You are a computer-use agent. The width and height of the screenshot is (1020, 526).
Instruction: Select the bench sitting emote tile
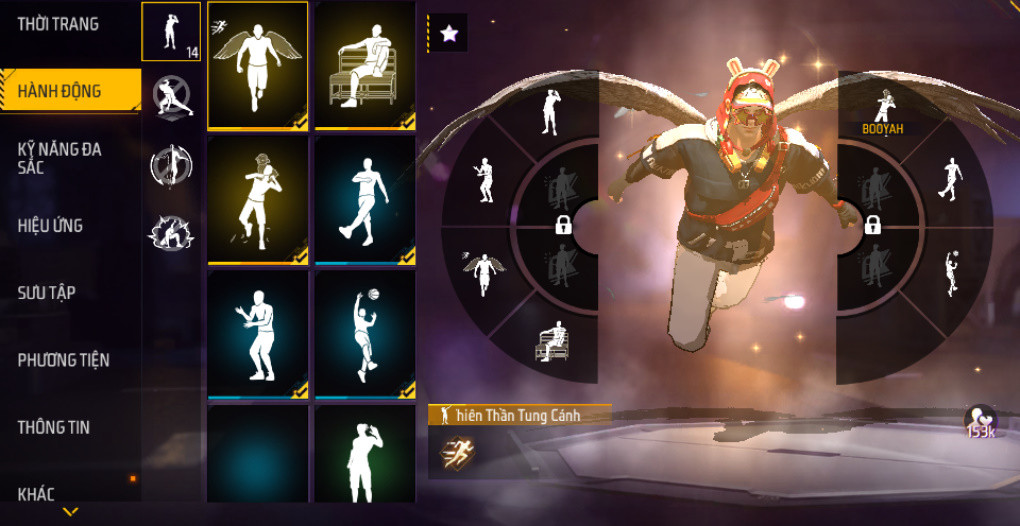pyautogui.click(x=365, y=66)
